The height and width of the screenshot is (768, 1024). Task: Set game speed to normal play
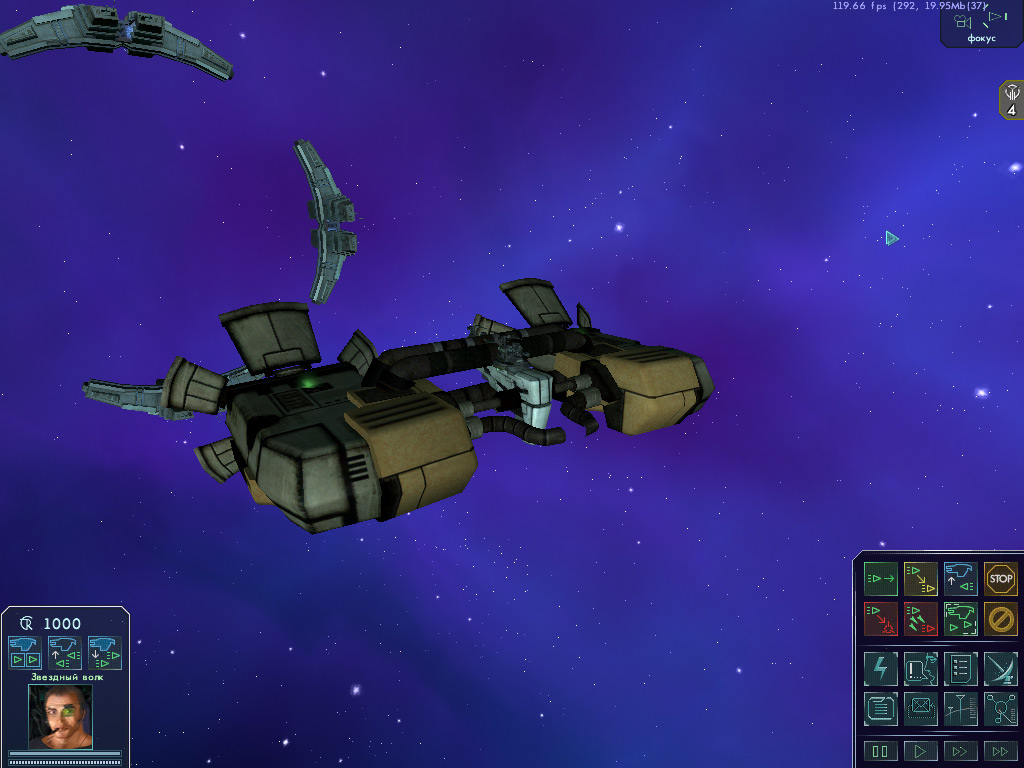pyautogui.click(x=921, y=751)
